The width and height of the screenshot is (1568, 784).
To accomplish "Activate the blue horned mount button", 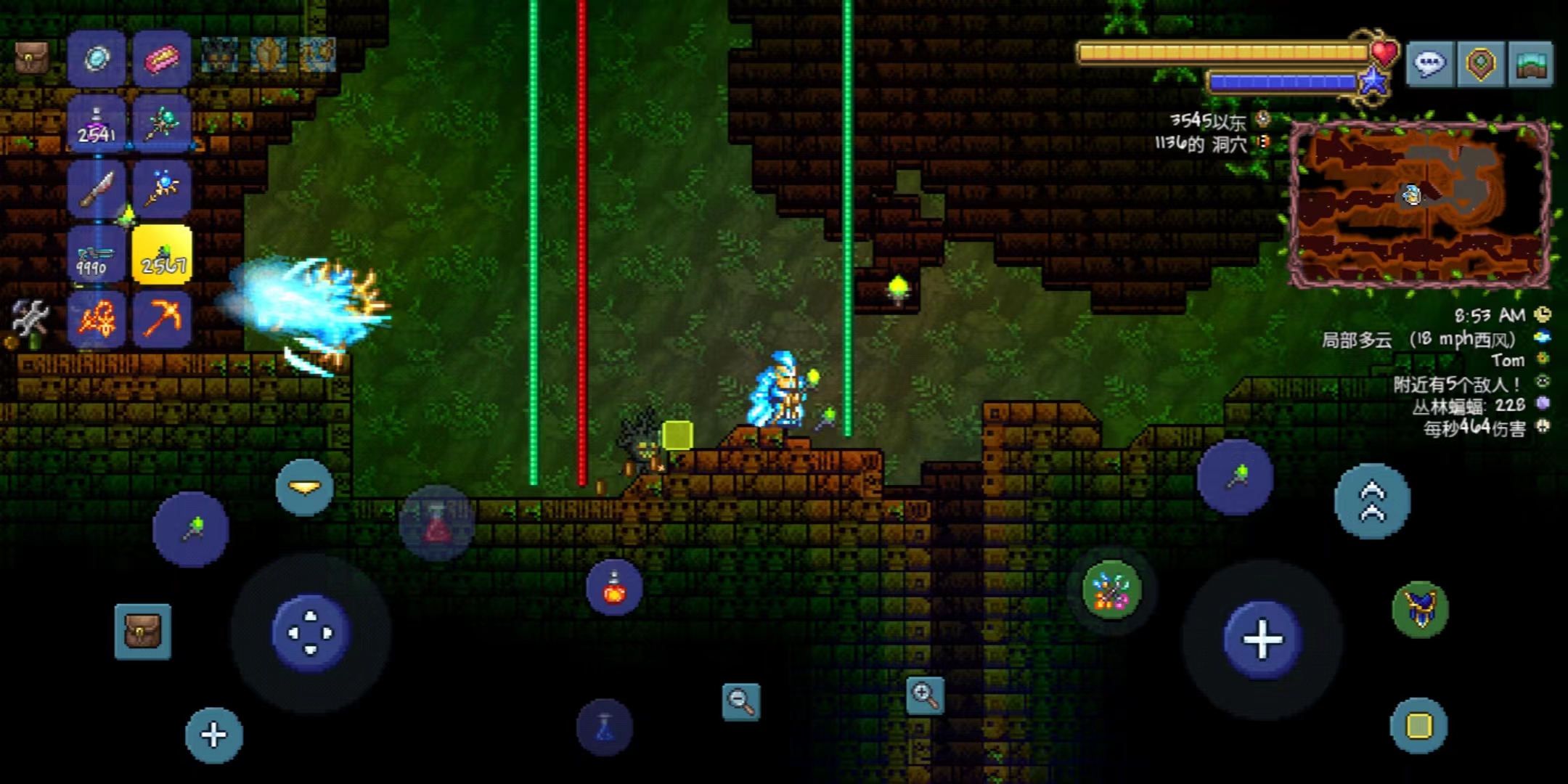I will click(1420, 610).
